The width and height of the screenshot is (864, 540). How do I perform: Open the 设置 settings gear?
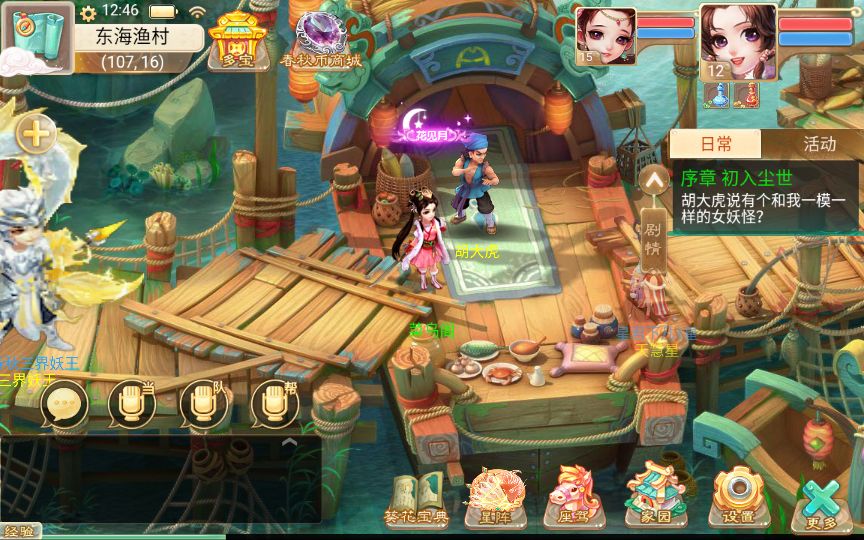[738, 495]
